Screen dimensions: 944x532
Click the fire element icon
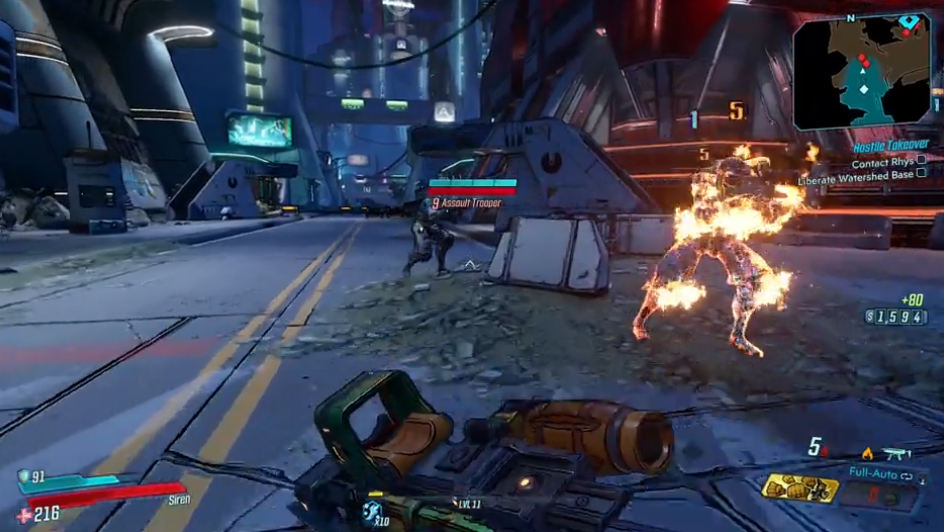point(866,454)
